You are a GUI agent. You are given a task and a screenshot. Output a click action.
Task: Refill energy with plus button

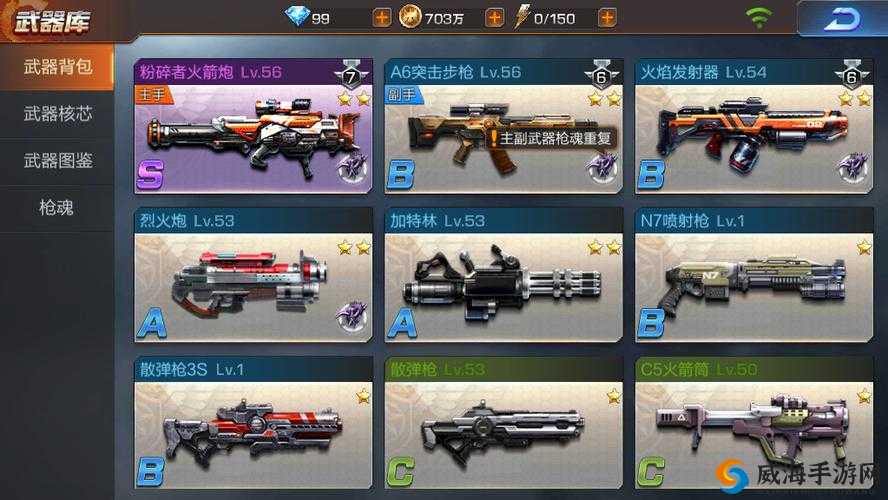click(x=606, y=17)
